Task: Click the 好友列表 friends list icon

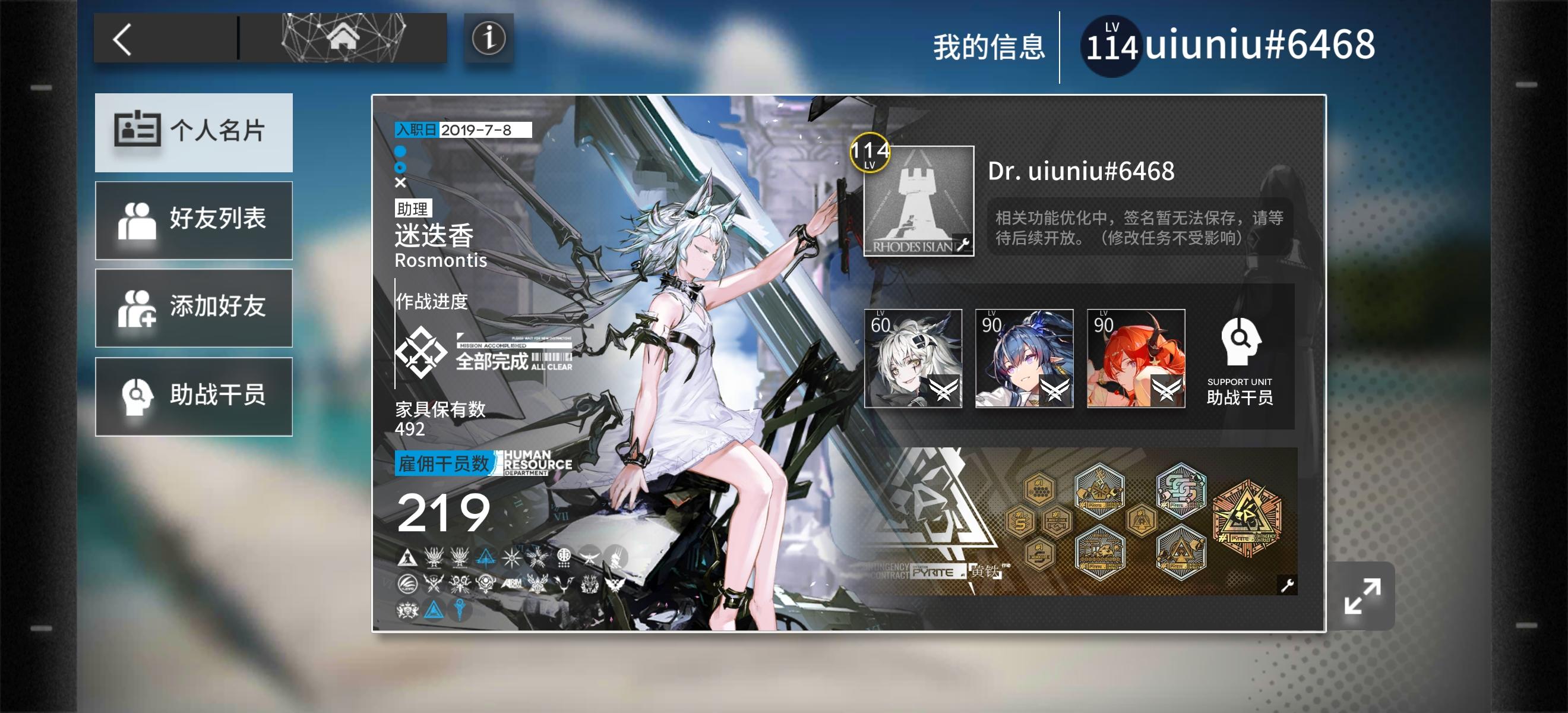Action: [141, 220]
